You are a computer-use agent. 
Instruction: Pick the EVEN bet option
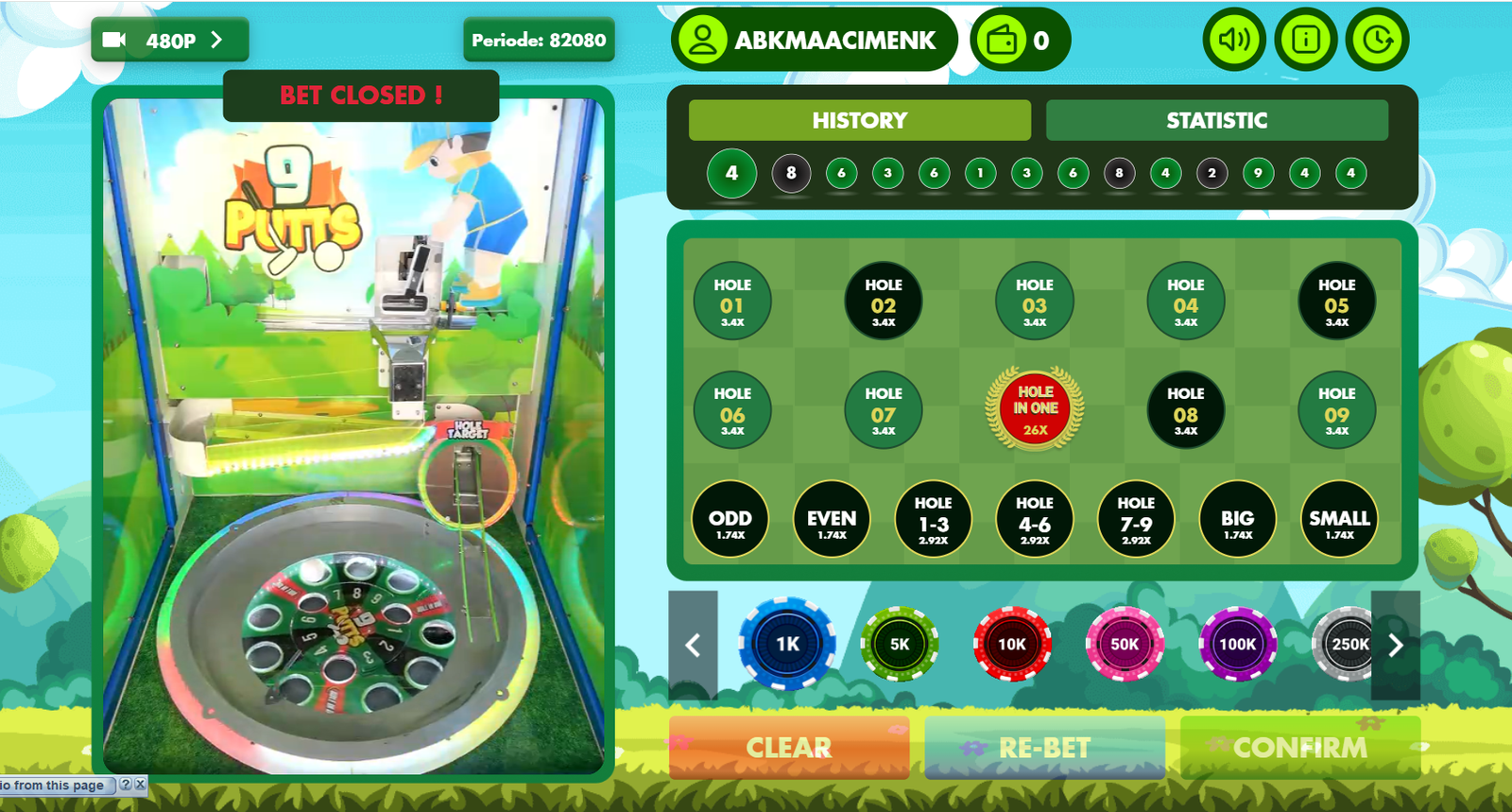[832, 519]
